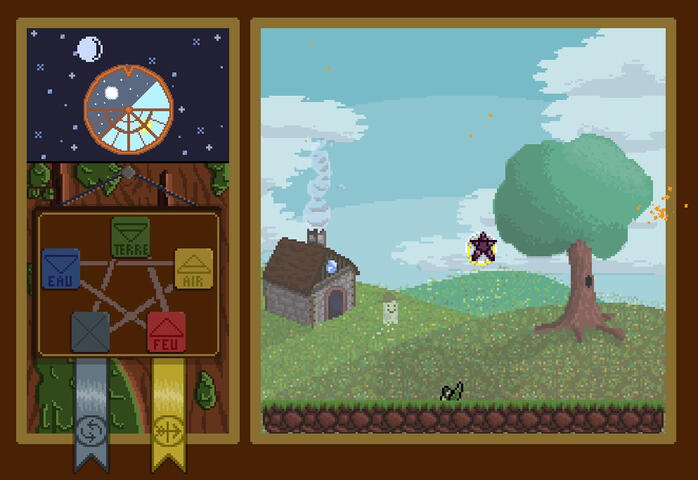Click the day-night cycle dial

point(128,109)
